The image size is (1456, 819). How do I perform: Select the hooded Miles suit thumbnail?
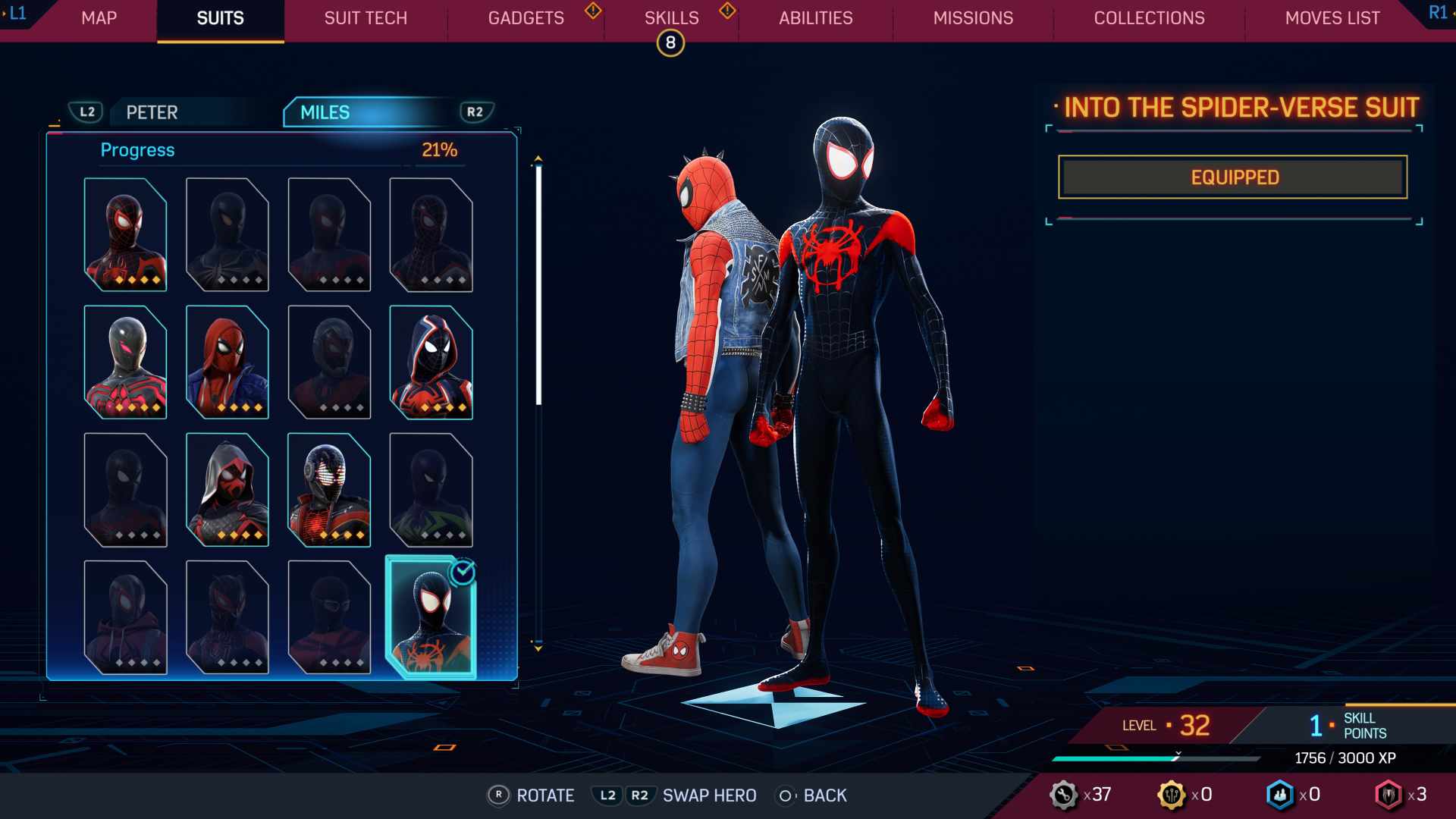coord(226,489)
